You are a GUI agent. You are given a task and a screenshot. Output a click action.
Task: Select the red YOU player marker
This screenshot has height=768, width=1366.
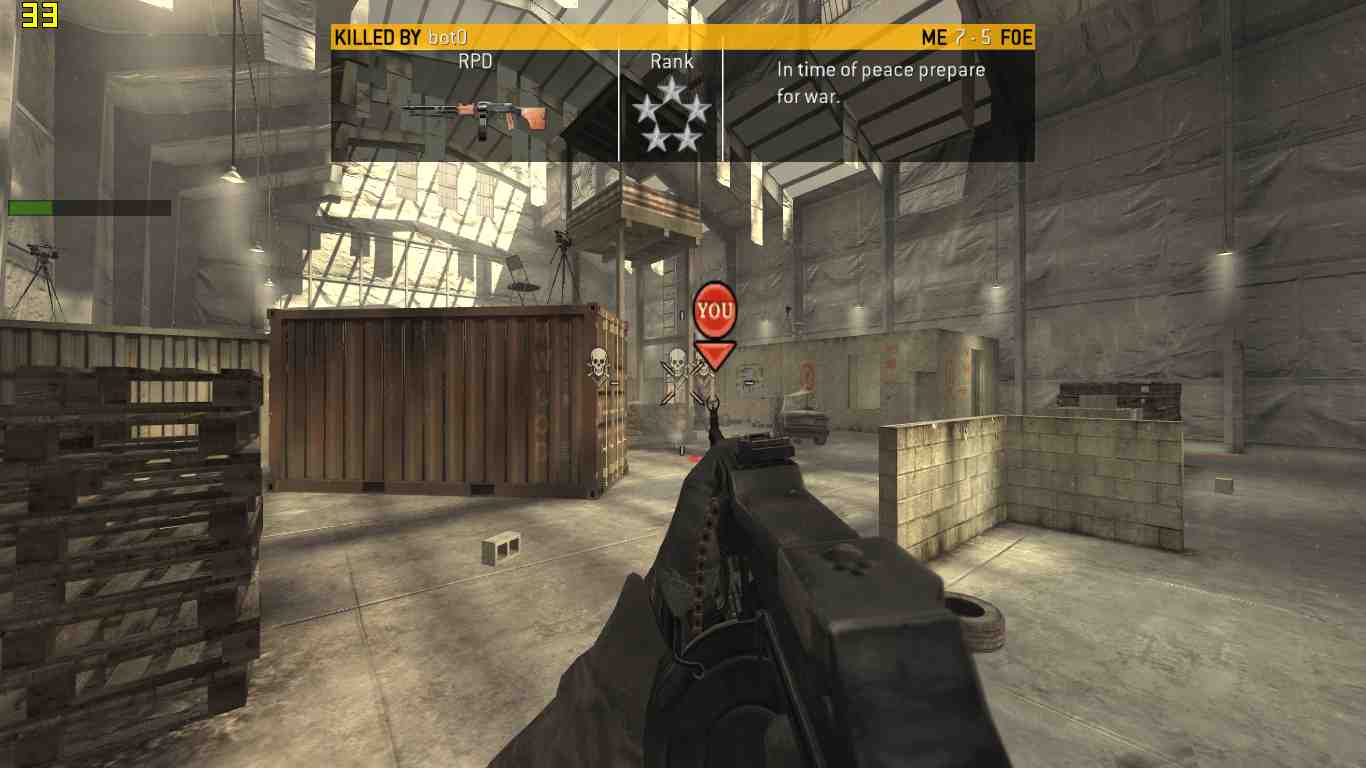714,311
